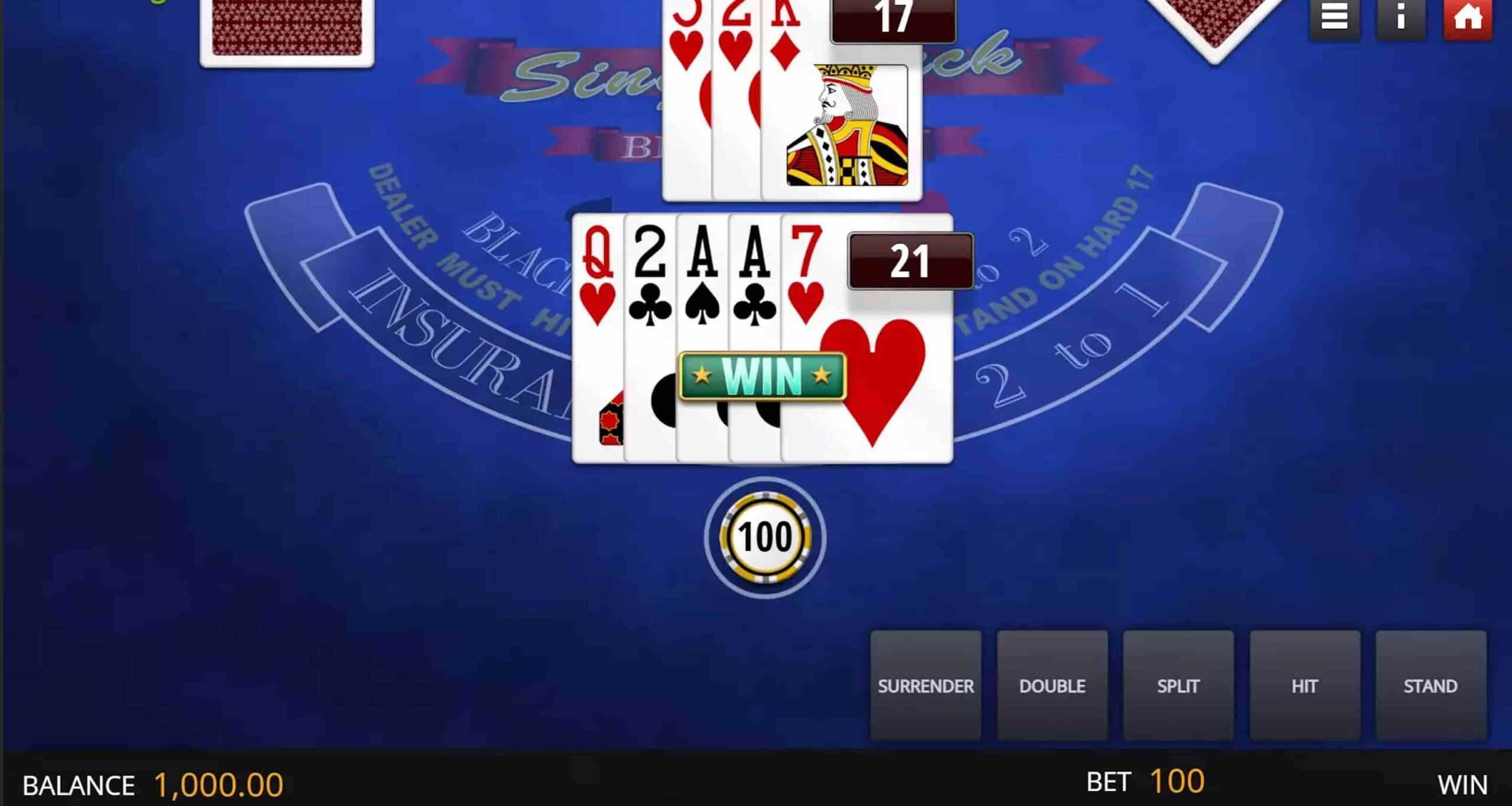This screenshot has height=806, width=1512.
Task: Click the SURRENDER button
Action: click(926, 686)
